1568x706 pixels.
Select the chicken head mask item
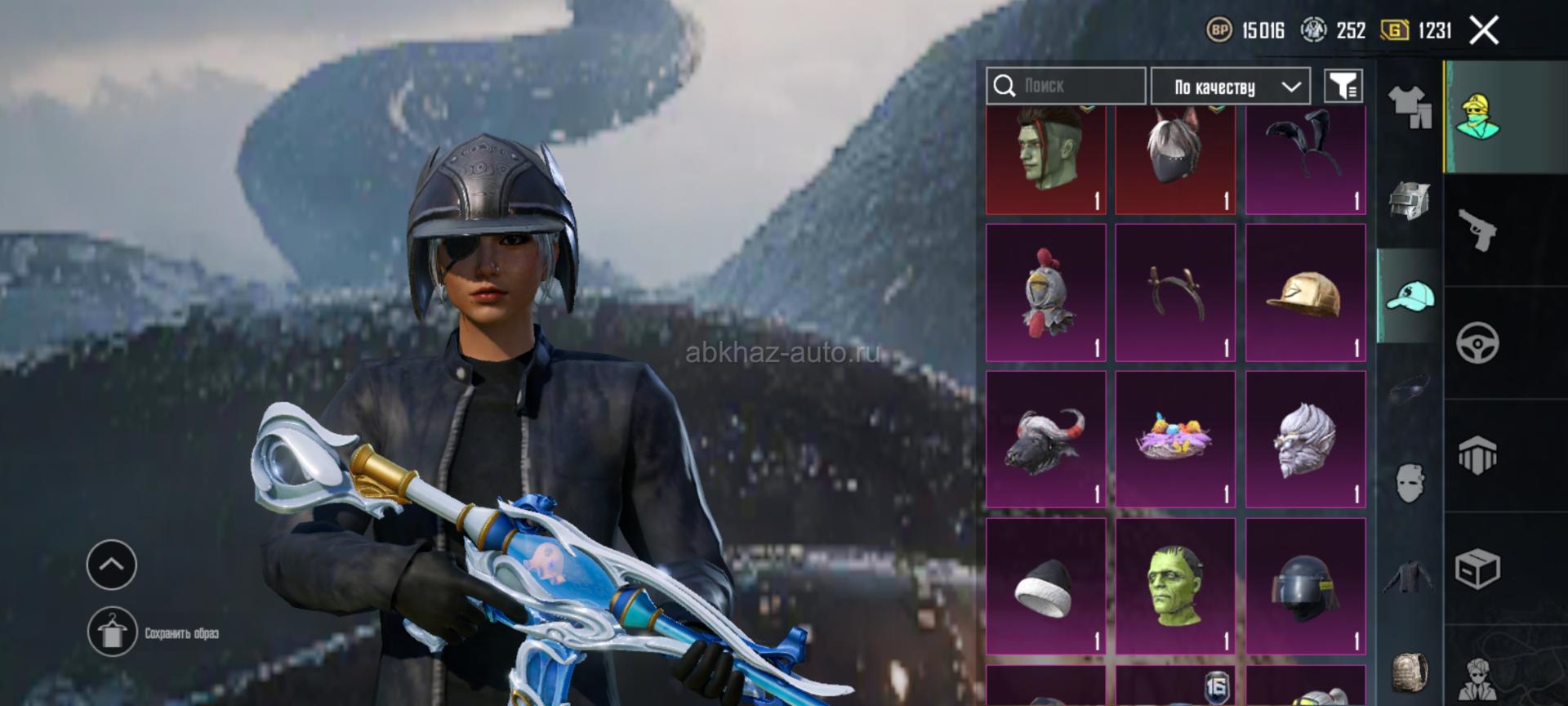[1045, 293]
